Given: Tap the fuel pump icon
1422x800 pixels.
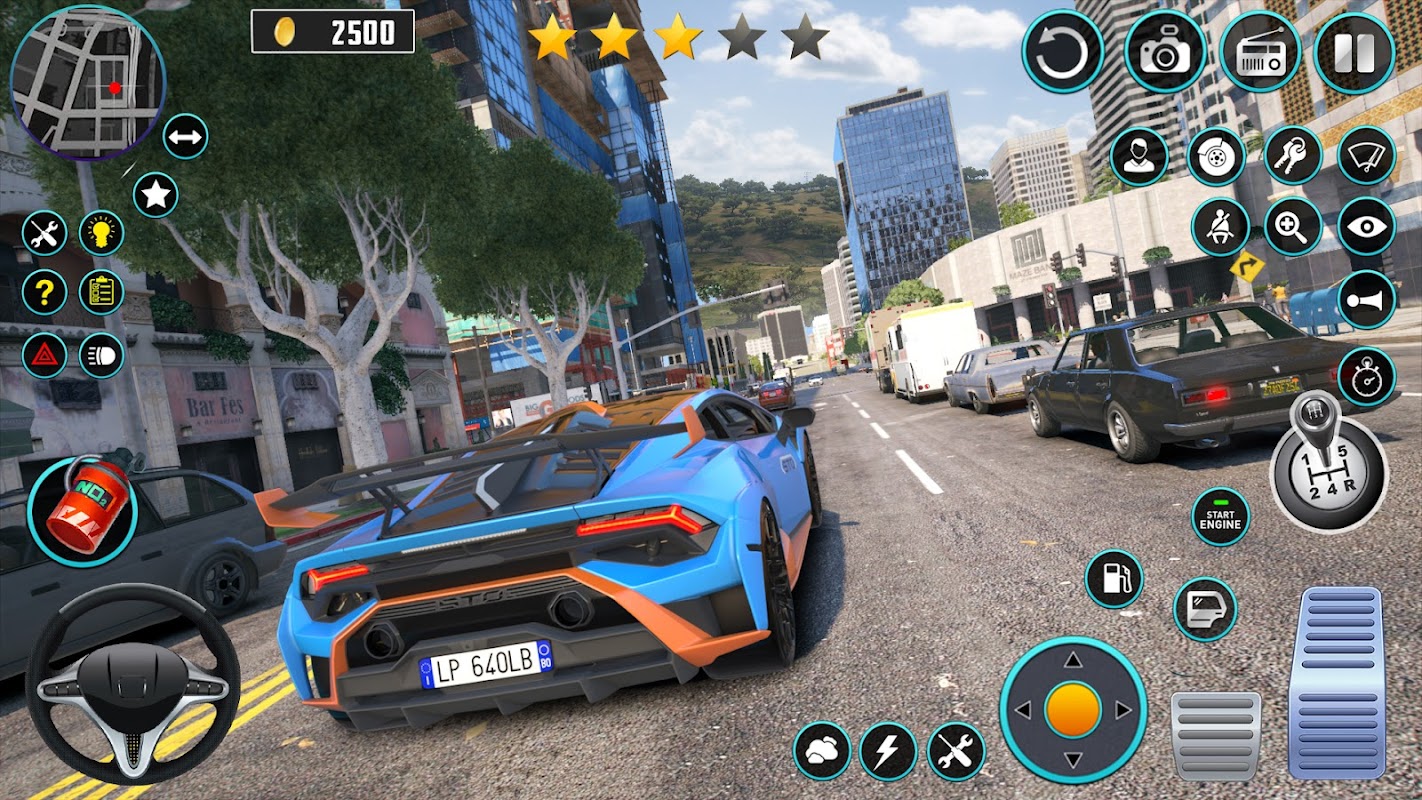Looking at the screenshot, I should [x=1114, y=578].
